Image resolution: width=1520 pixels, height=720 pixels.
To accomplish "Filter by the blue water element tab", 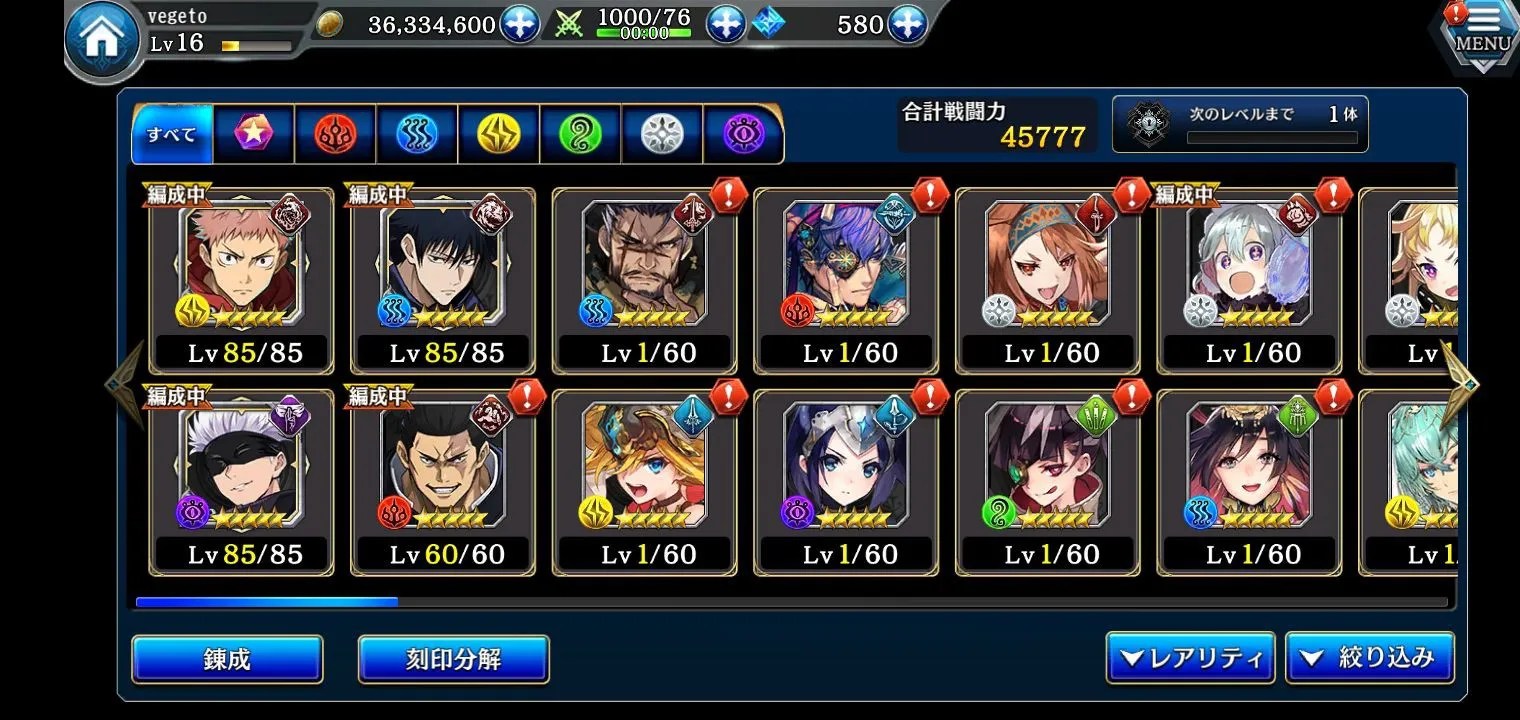I will (417, 134).
